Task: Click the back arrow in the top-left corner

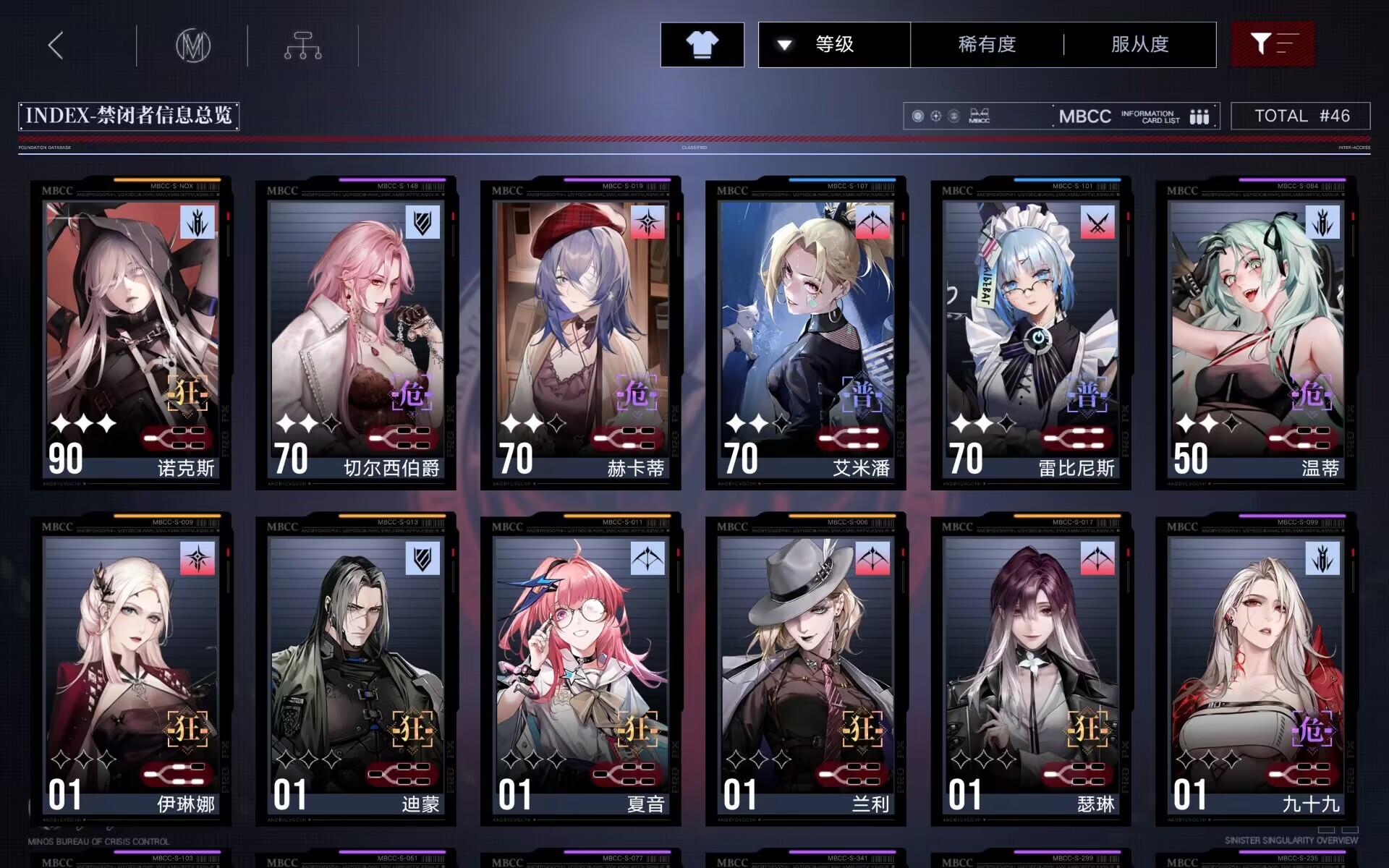Action: [x=54, y=44]
